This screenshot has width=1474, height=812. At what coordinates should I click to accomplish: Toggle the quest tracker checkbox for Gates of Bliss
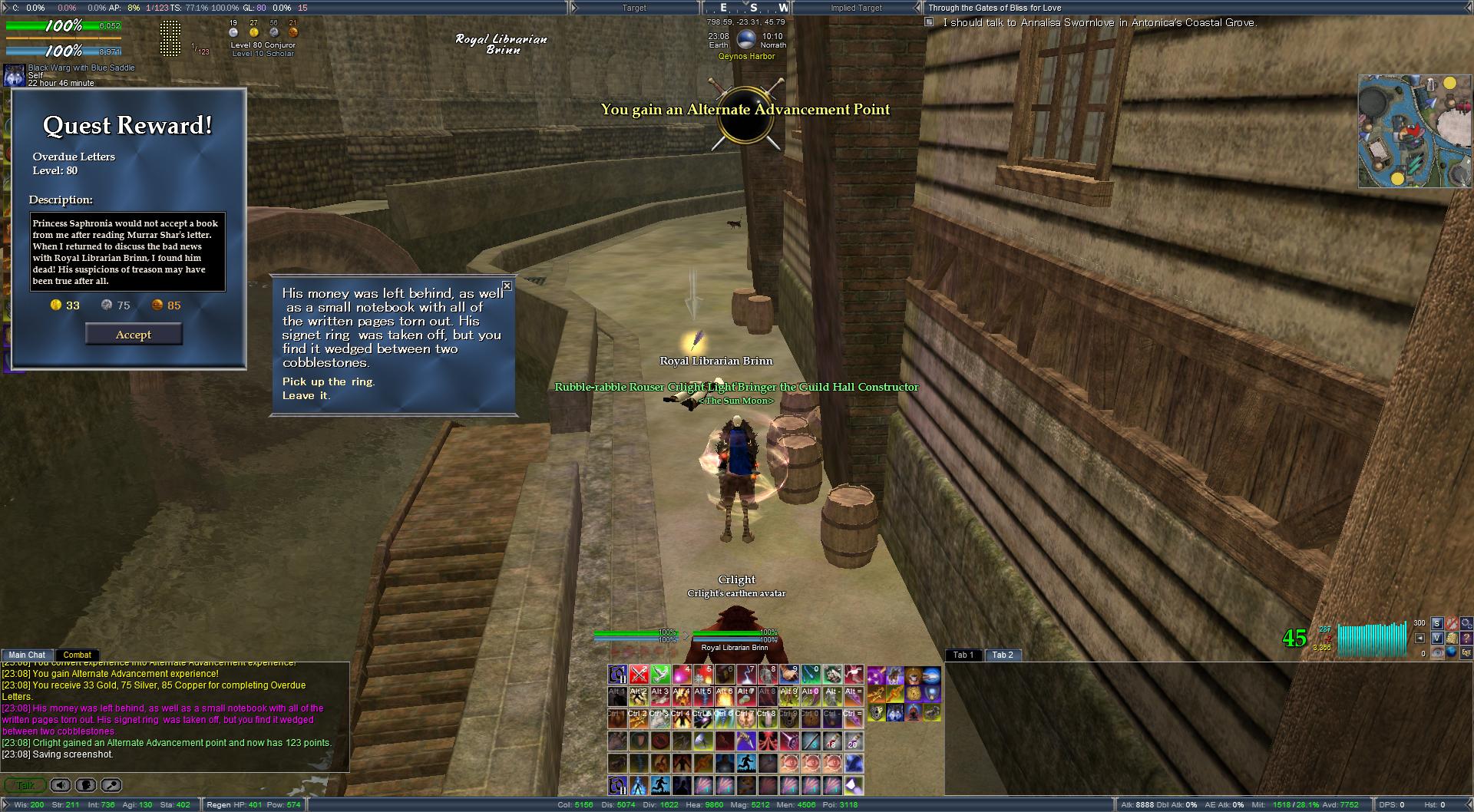930,22
